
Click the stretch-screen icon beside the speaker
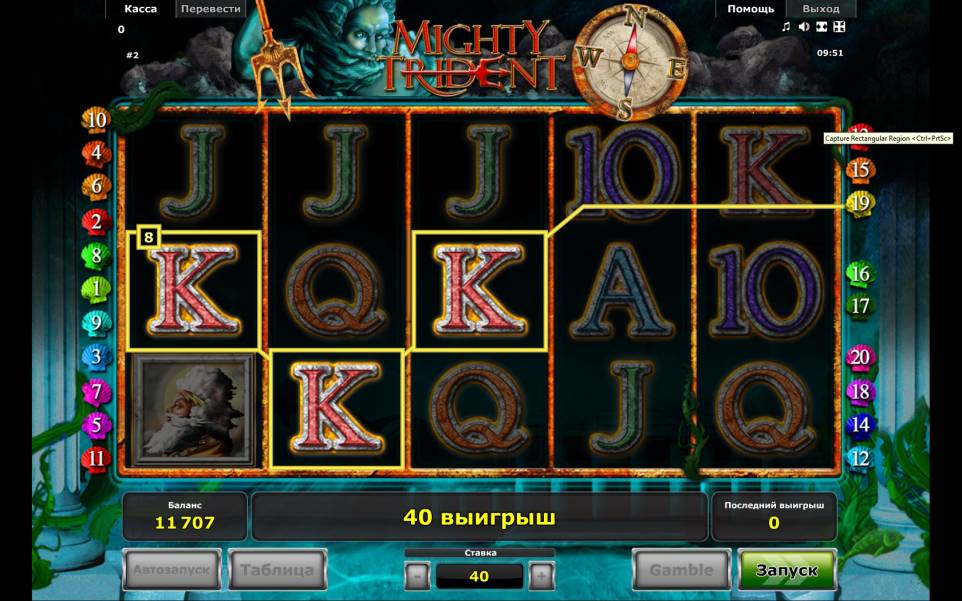coord(822,27)
